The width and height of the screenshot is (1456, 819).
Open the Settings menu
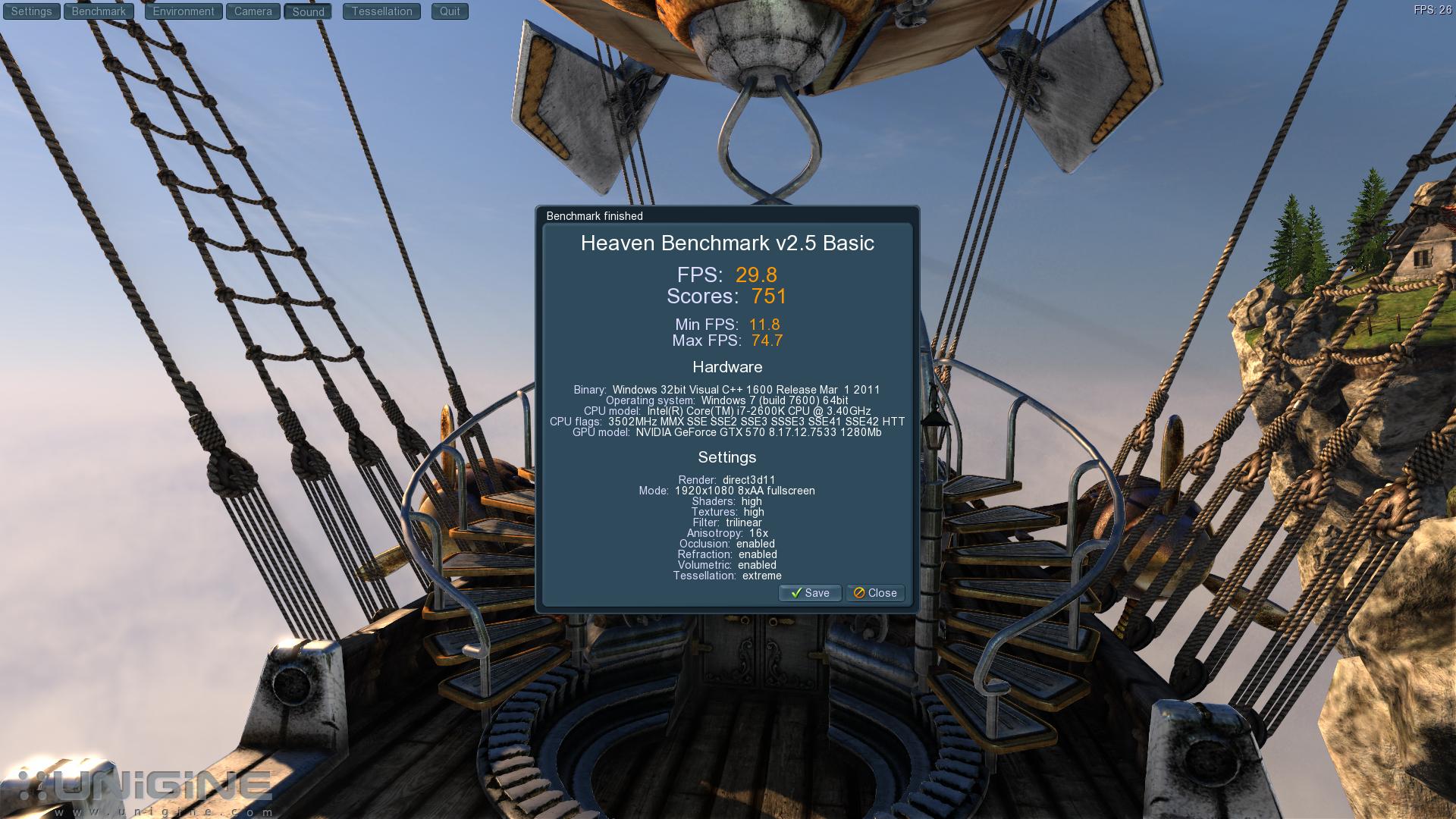31,11
